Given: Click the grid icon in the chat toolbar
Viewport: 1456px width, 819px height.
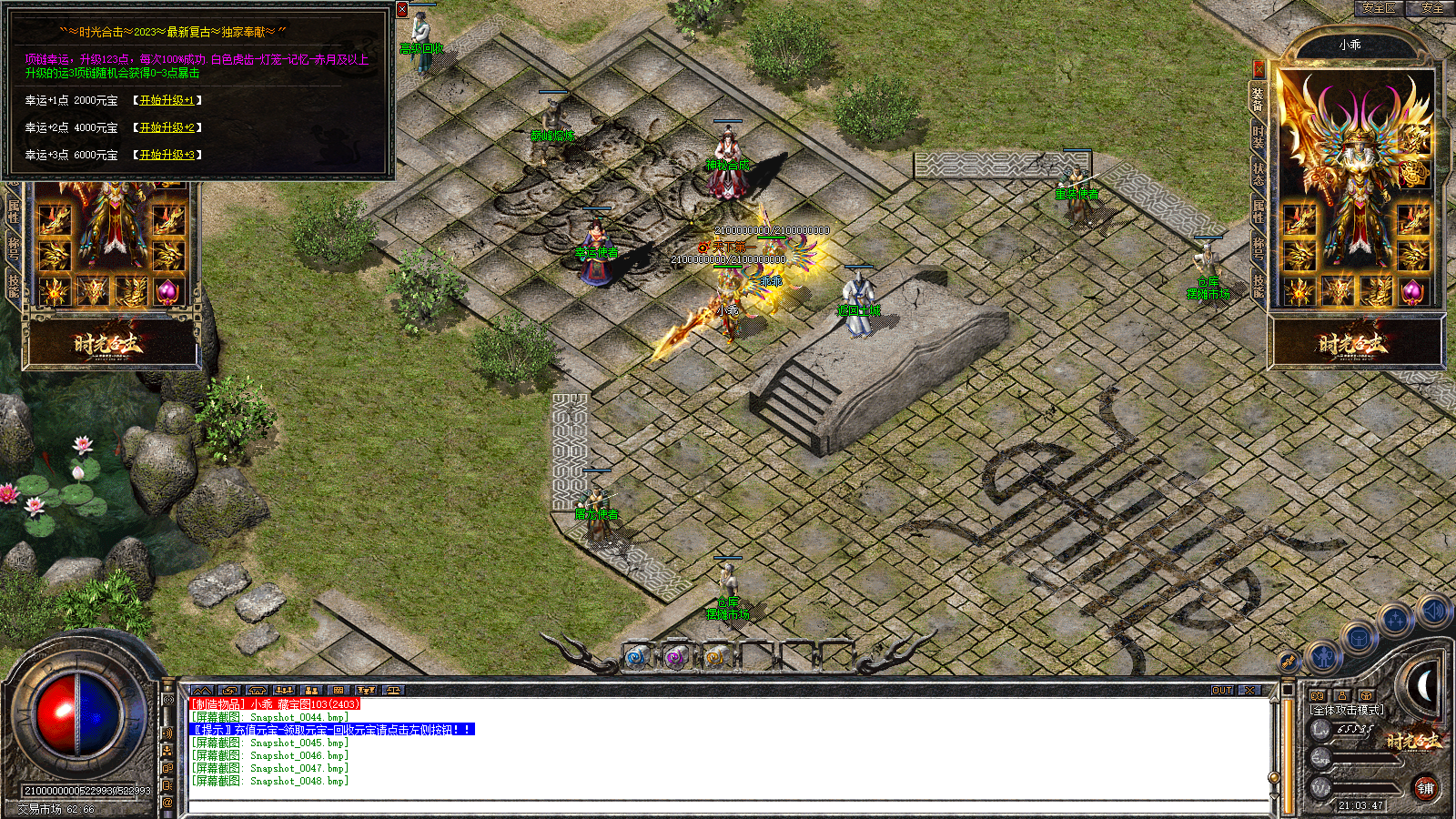Looking at the screenshot, I should [x=339, y=690].
